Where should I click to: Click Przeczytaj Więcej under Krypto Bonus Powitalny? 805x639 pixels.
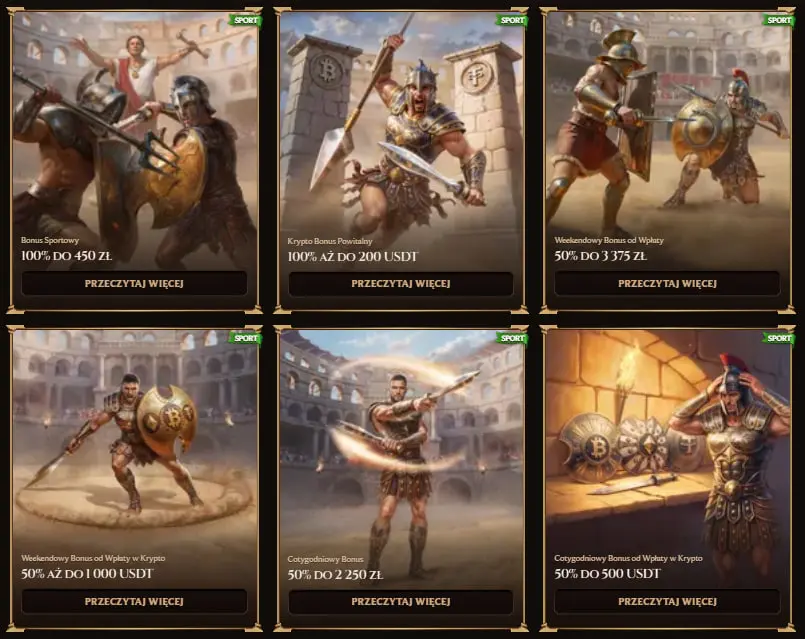click(400, 283)
